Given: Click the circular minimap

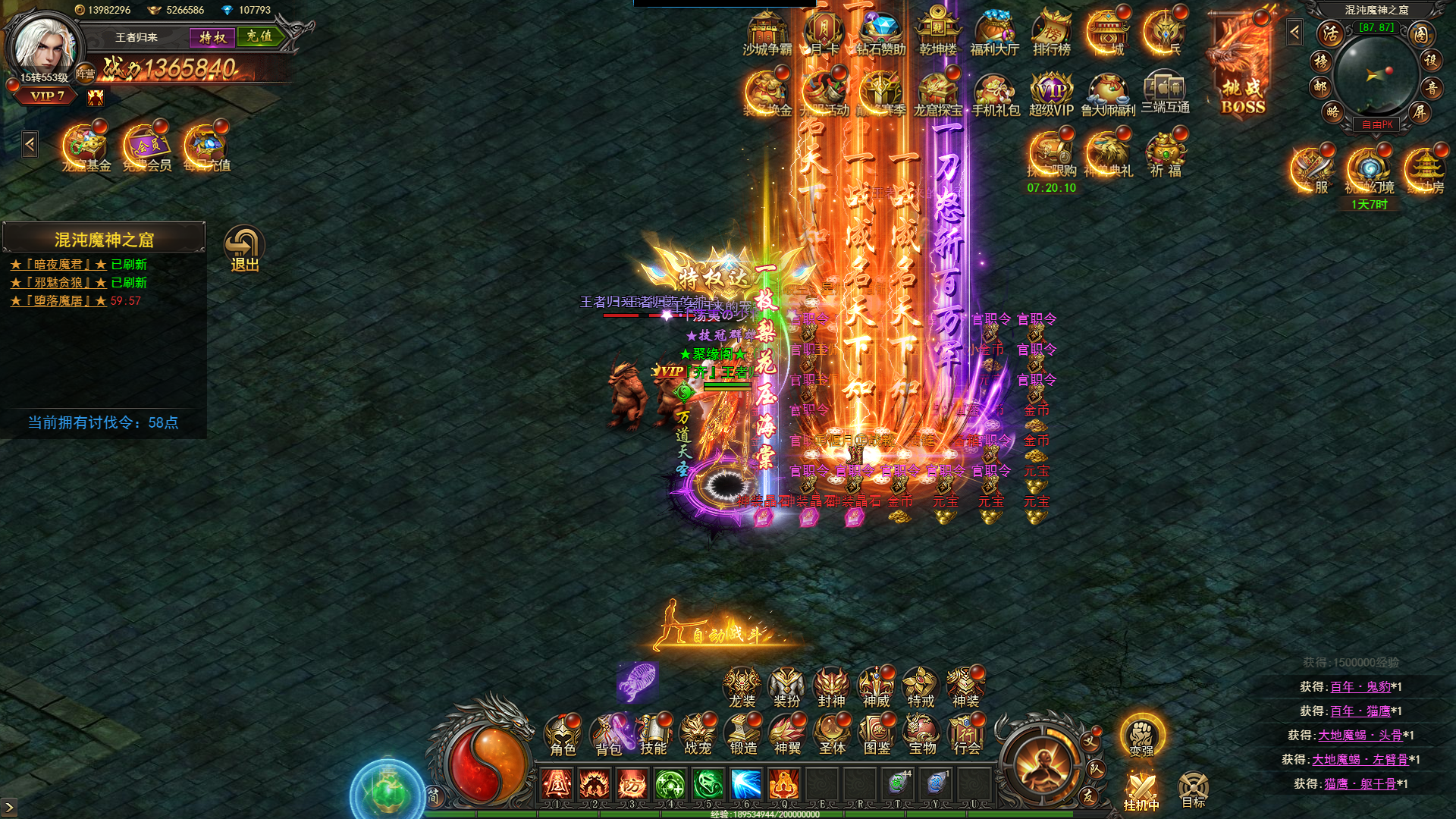Looking at the screenshot, I should [1376, 74].
